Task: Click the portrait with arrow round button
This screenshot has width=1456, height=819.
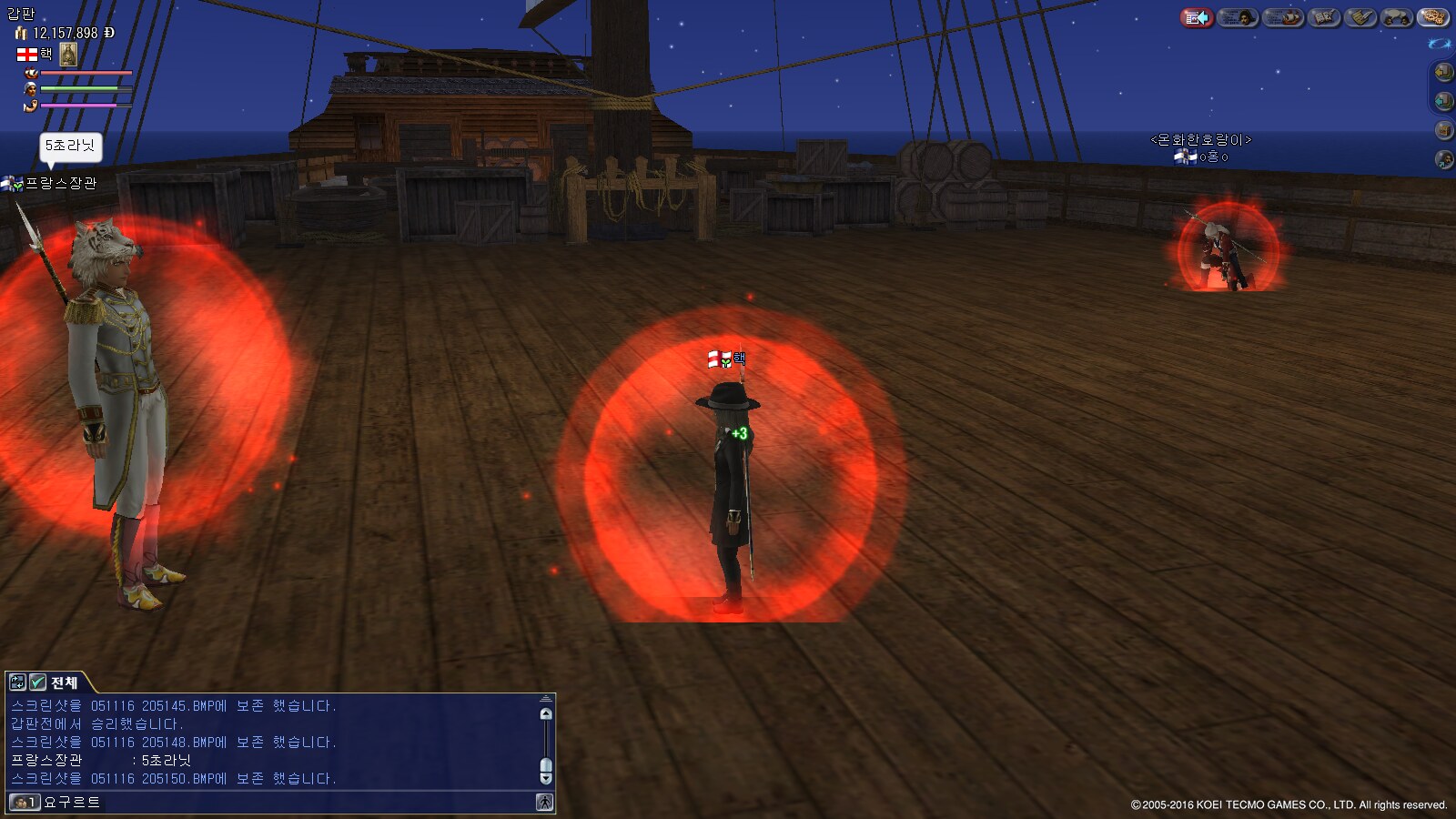Action: pyautogui.click(x=1443, y=160)
